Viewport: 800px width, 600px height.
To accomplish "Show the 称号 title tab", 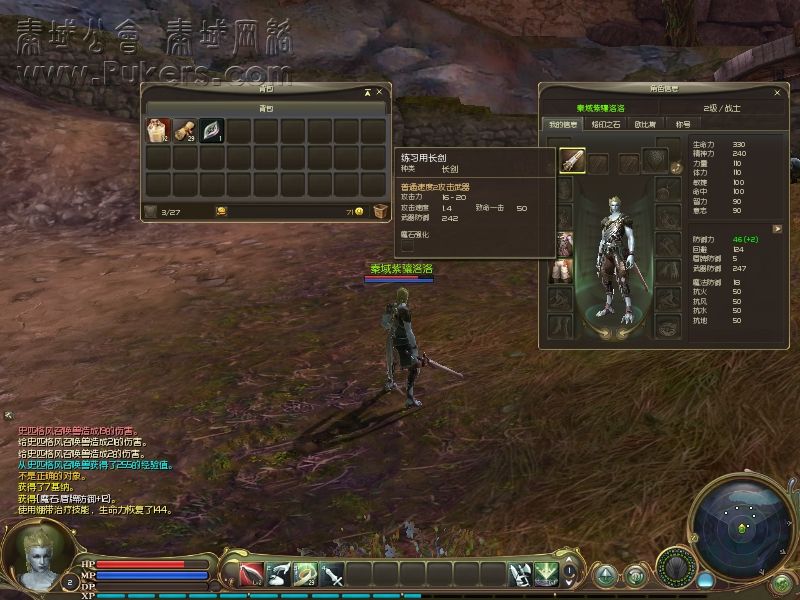I will [684, 124].
